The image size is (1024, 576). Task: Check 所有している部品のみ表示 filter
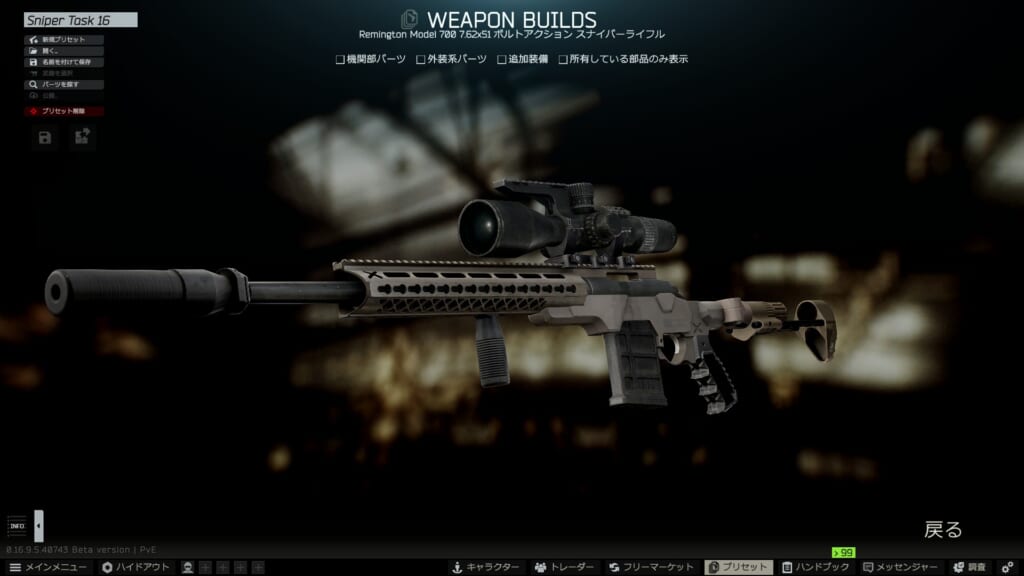563,59
